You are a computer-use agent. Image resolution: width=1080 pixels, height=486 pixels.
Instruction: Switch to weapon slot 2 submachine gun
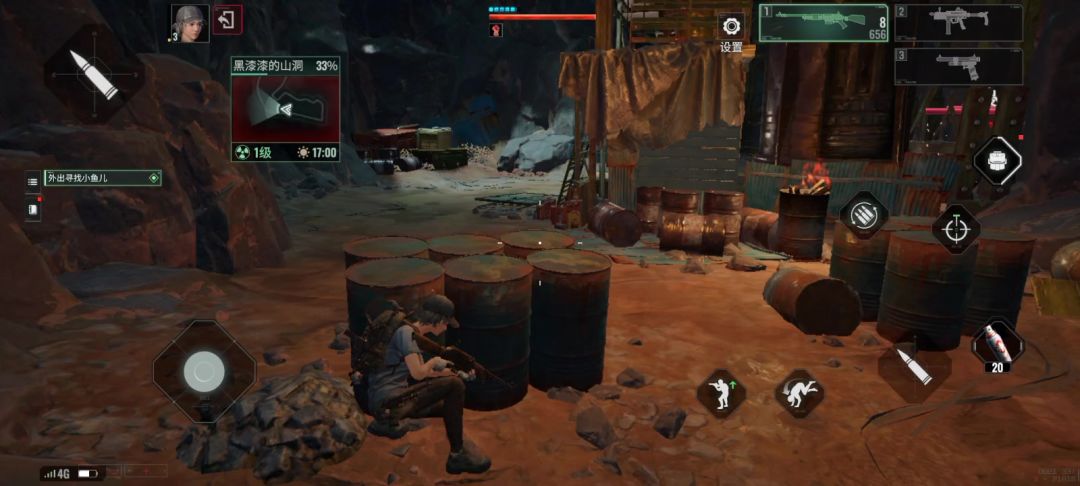tap(958, 22)
